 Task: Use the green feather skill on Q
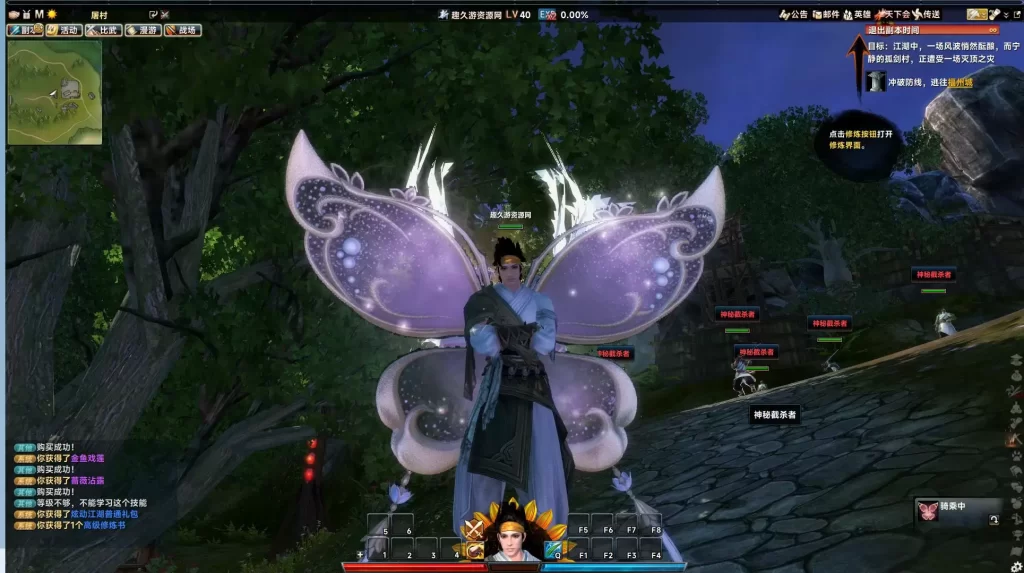click(553, 549)
